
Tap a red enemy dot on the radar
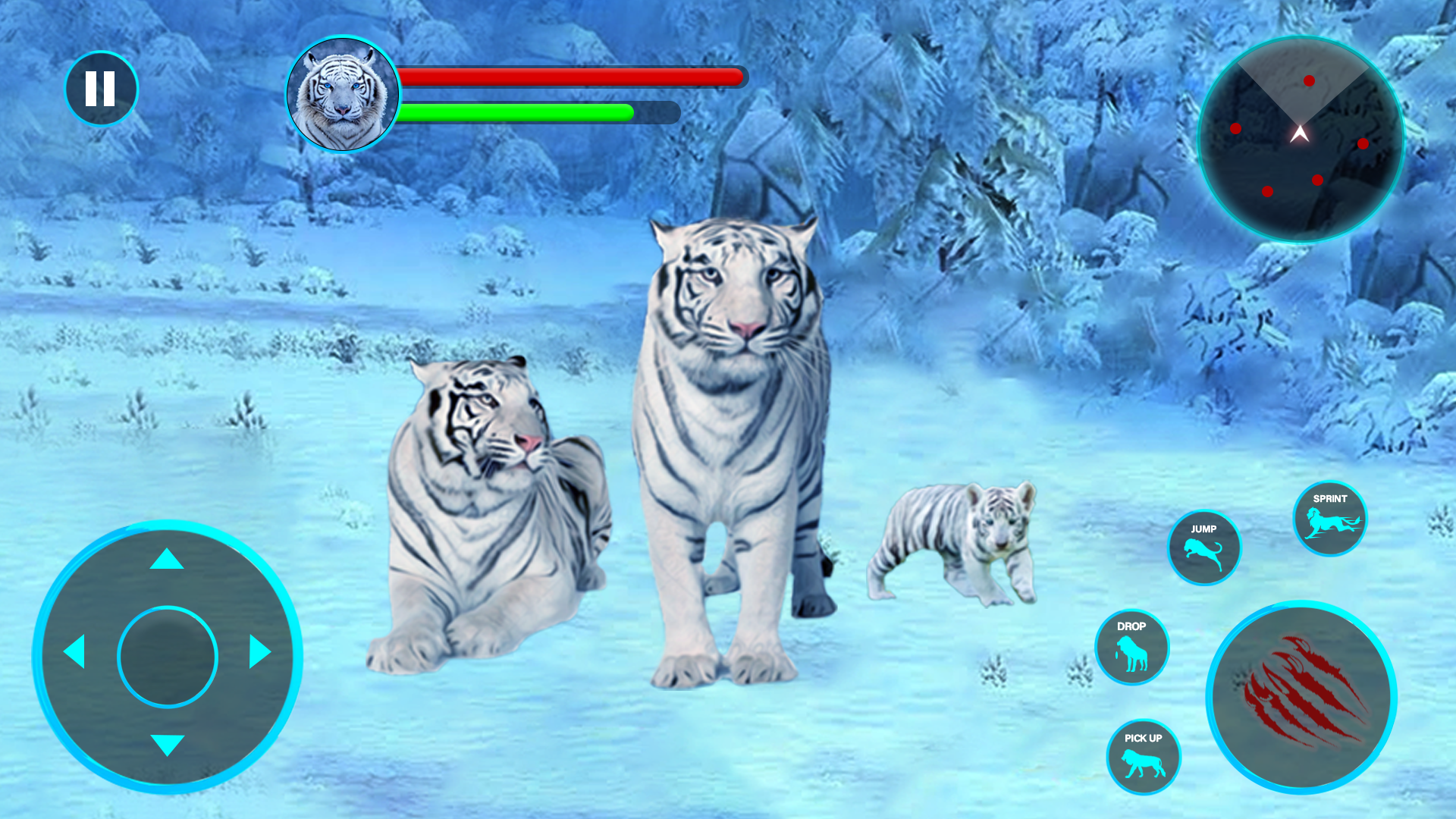(1307, 80)
